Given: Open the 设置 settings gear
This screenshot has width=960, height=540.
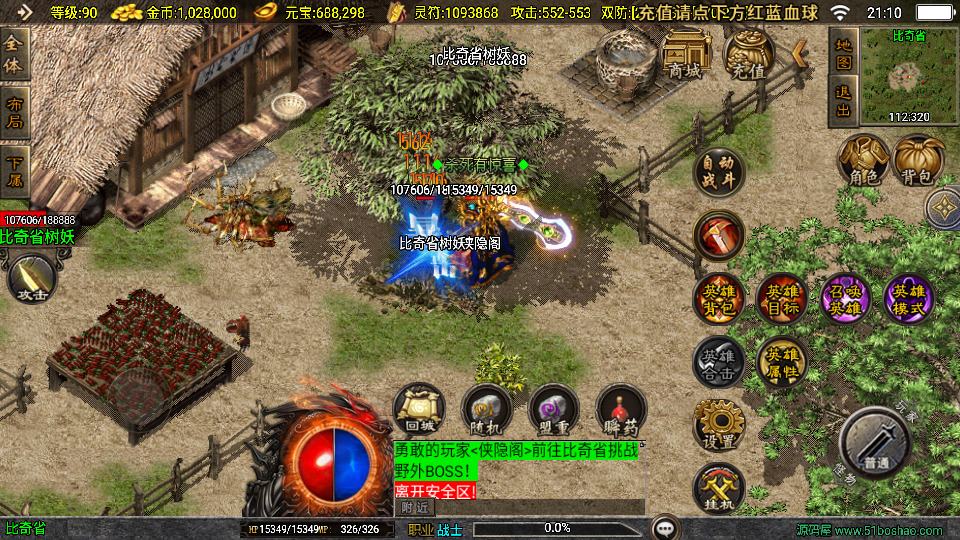Looking at the screenshot, I should pos(718,424).
